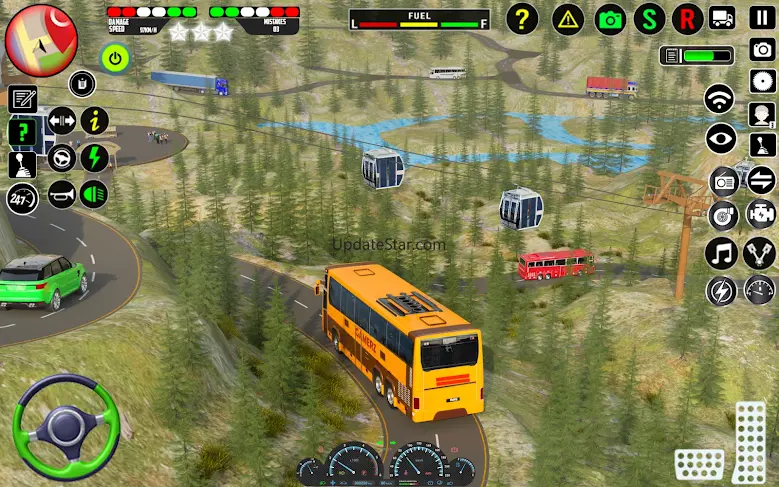Tap the green power ignition button
This screenshot has width=779, height=487.
pos(116,58)
